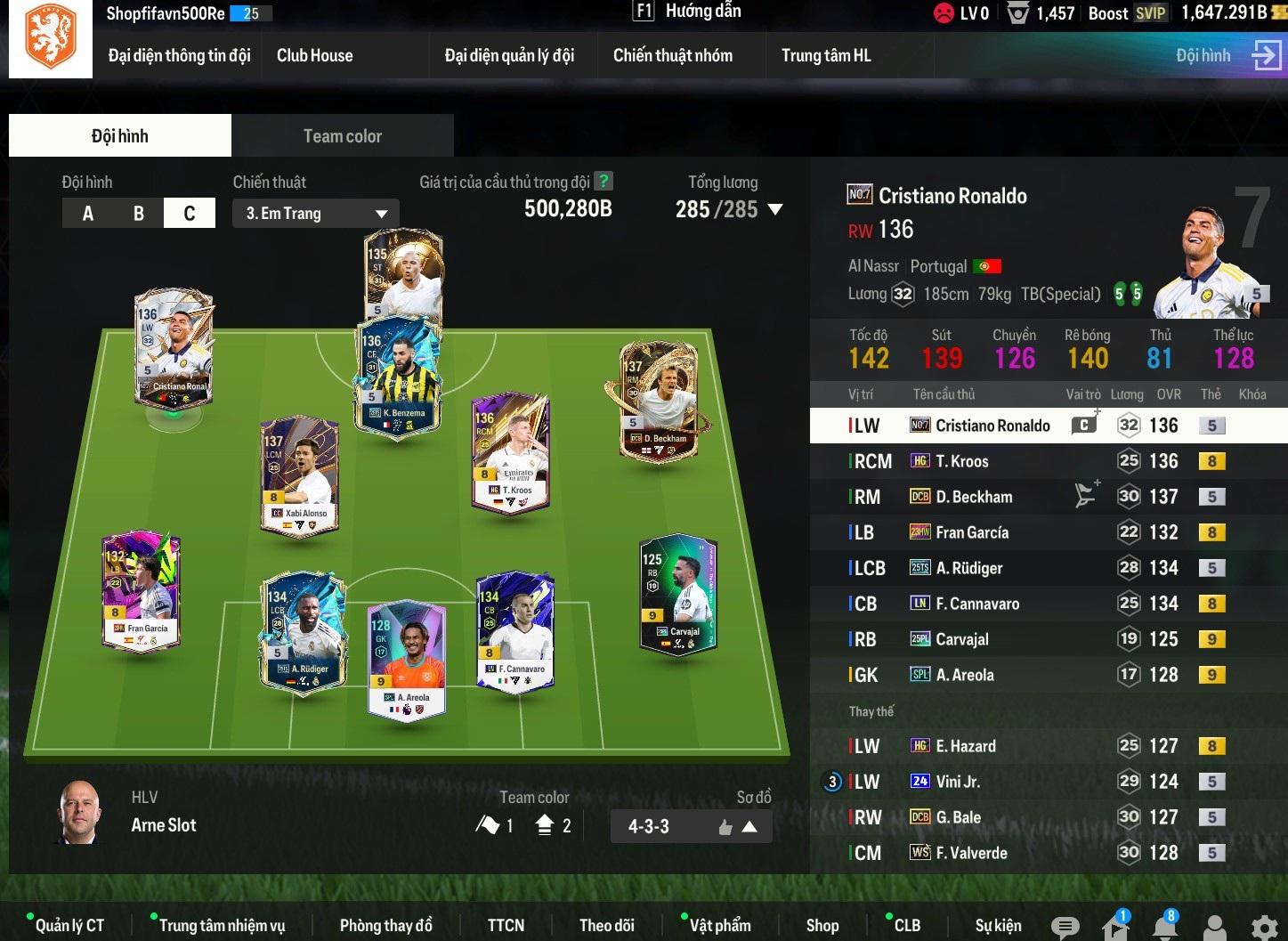The height and width of the screenshot is (941, 1288).
Task: Go to Trung tâm HL
Action: click(x=825, y=55)
